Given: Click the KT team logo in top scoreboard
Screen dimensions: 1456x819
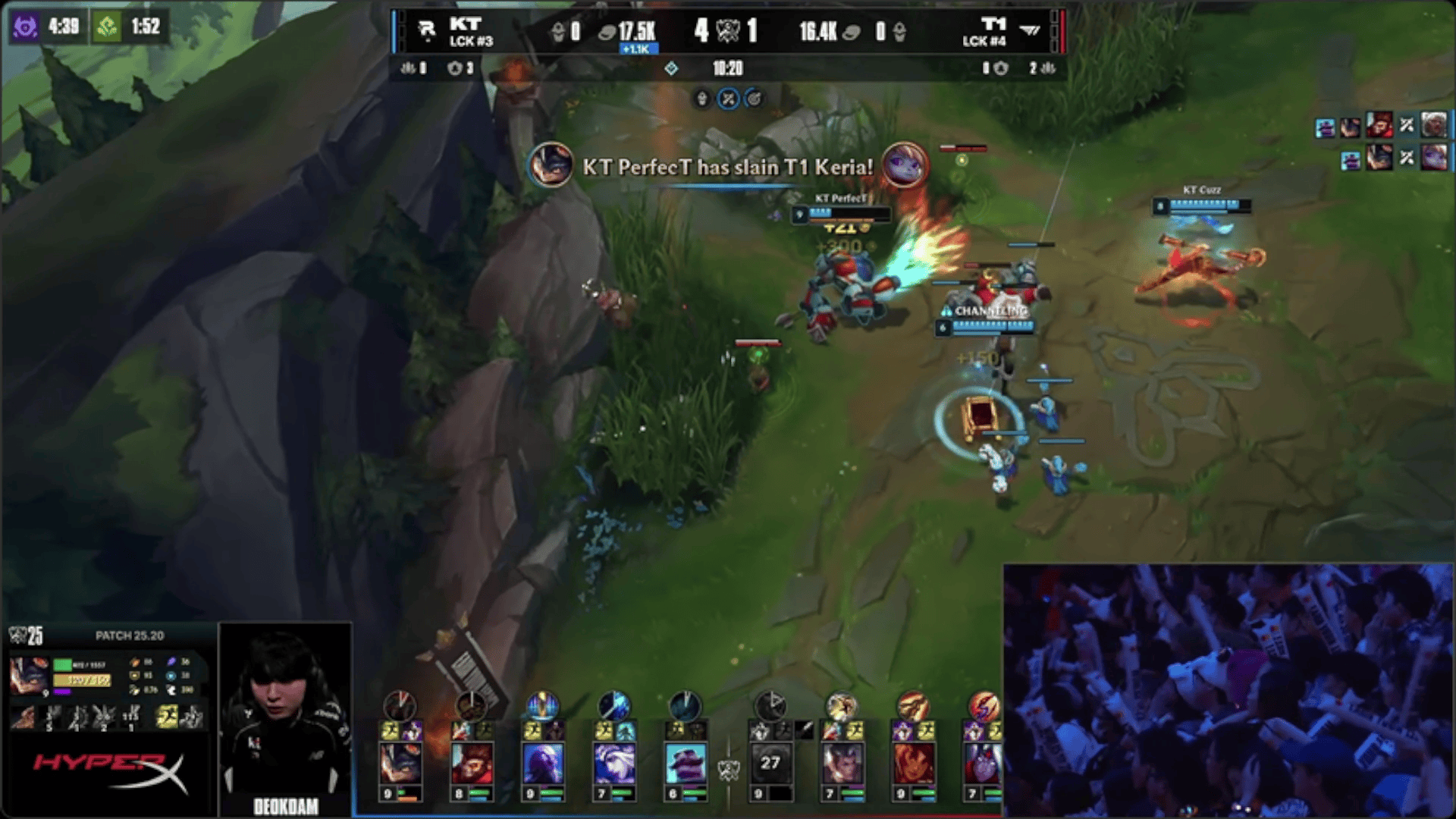Looking at the screenshot, I should [x=427, y=30].
